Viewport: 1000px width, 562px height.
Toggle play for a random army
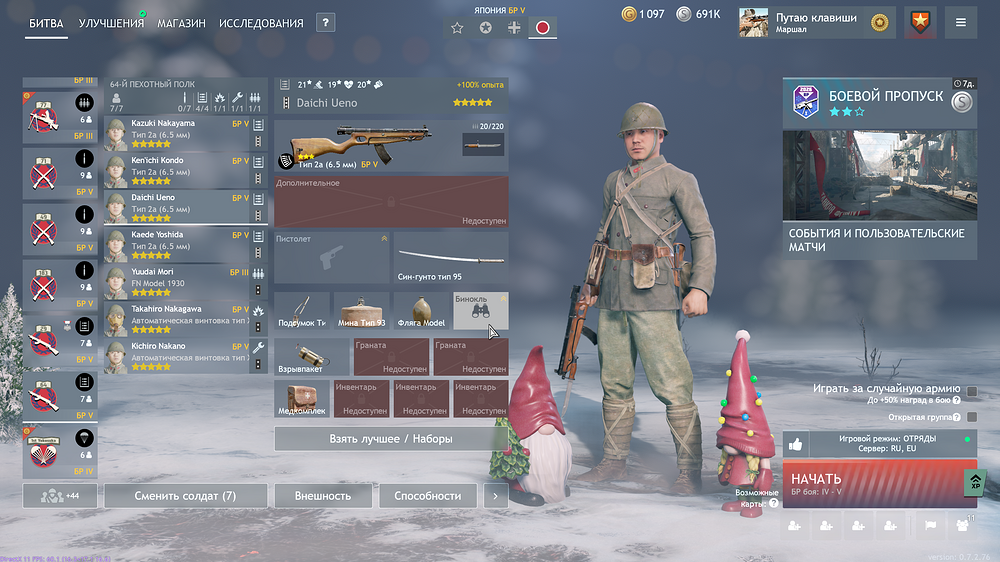click(x=972, y=389)
